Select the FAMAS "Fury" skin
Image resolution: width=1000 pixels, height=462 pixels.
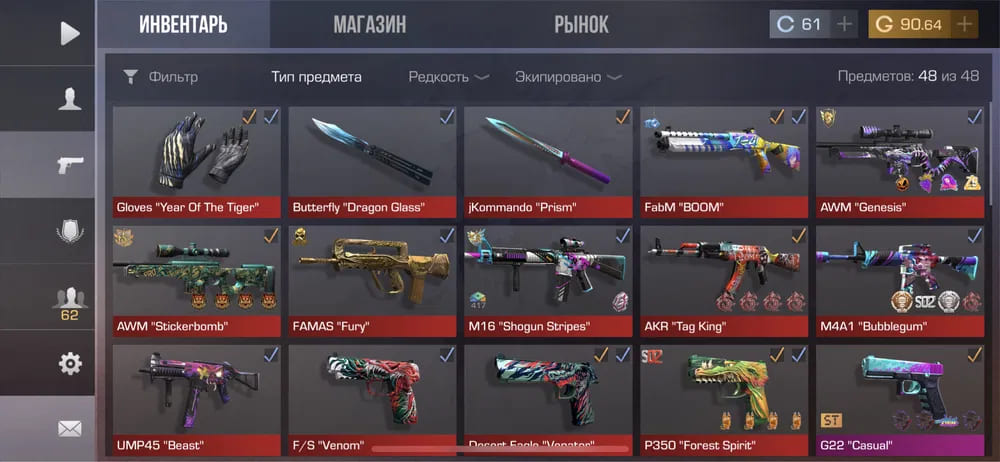click(372, 280)
